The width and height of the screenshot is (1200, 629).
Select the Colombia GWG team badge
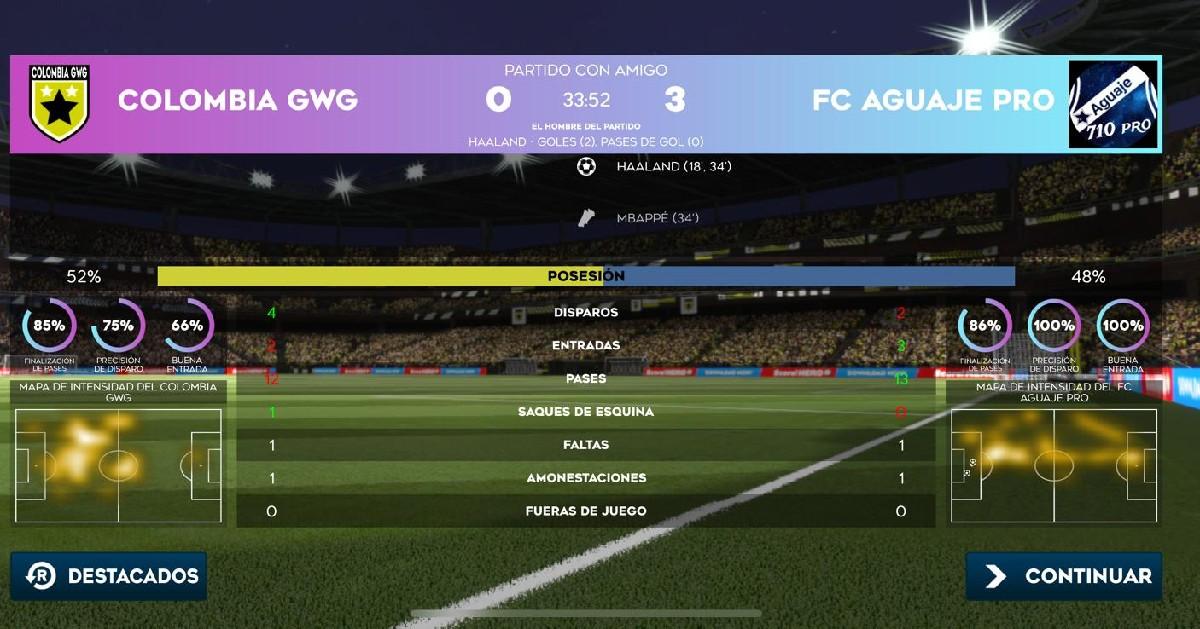(60, 103)
